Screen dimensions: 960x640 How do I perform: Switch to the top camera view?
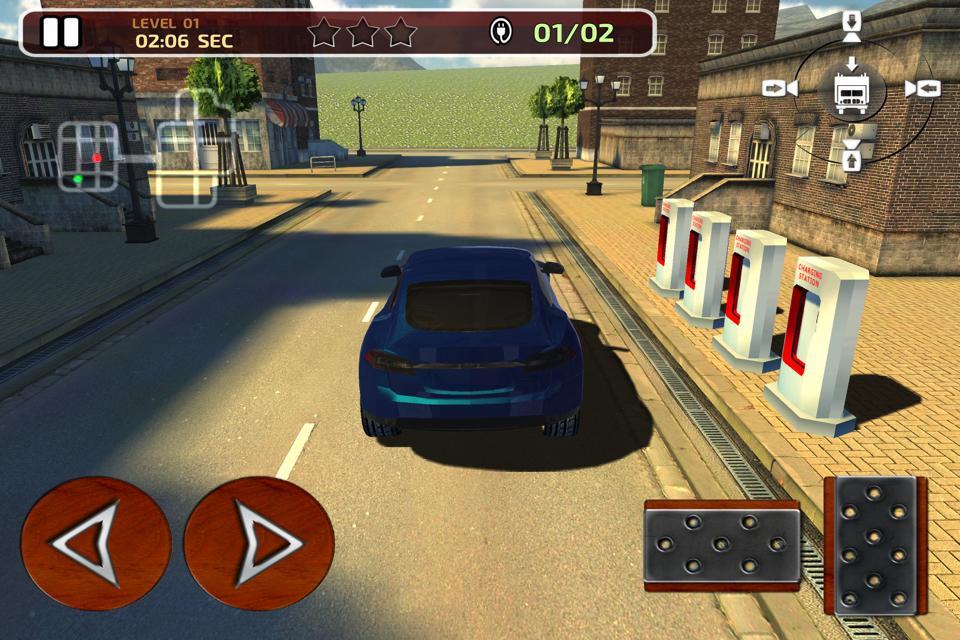pyautogui.click(x=852, y=27)
